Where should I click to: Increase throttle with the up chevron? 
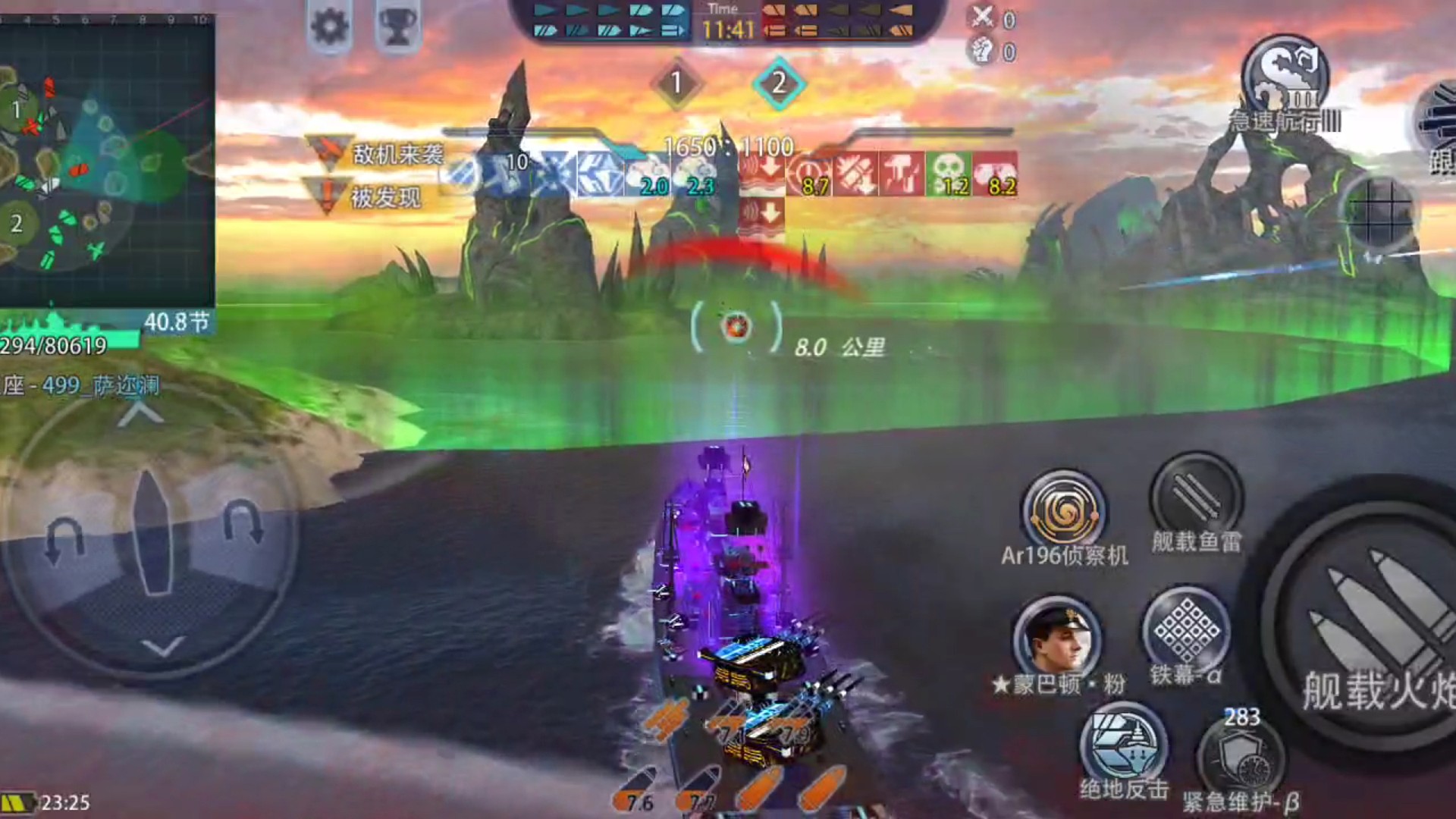140,414
